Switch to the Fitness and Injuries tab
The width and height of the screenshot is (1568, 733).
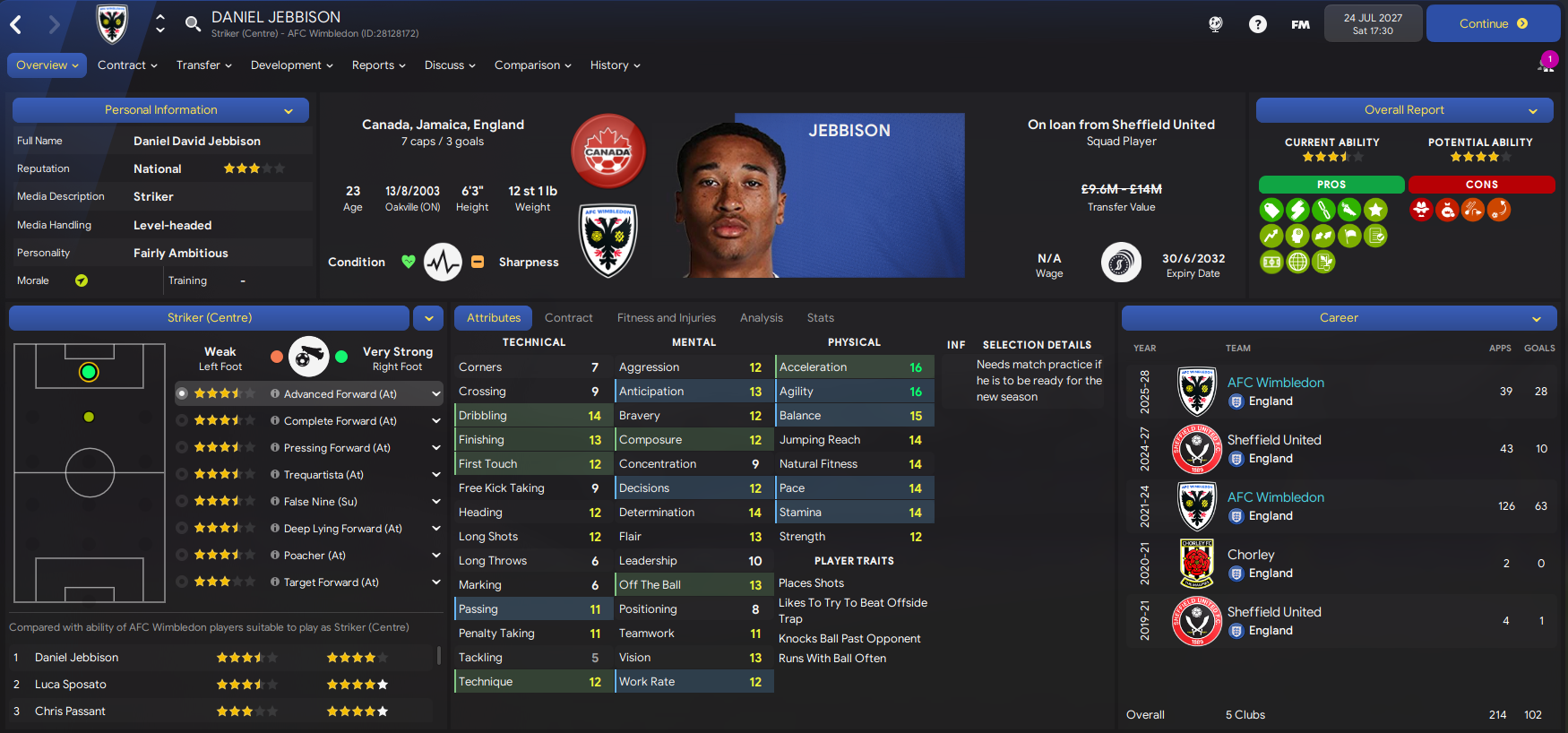666,318
